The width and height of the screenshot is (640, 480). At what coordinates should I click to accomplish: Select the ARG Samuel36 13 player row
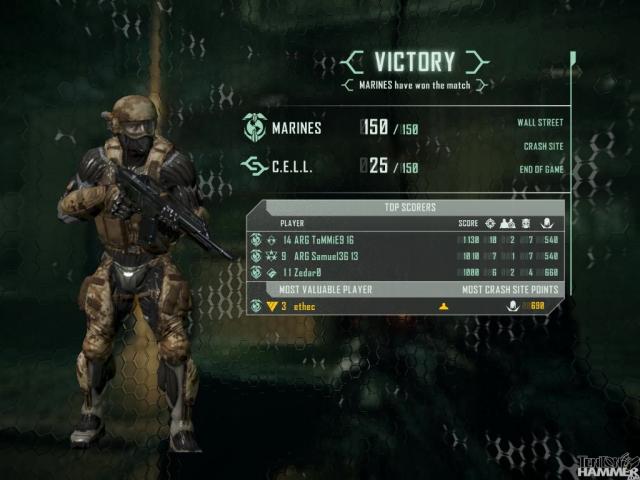[405, 256]
